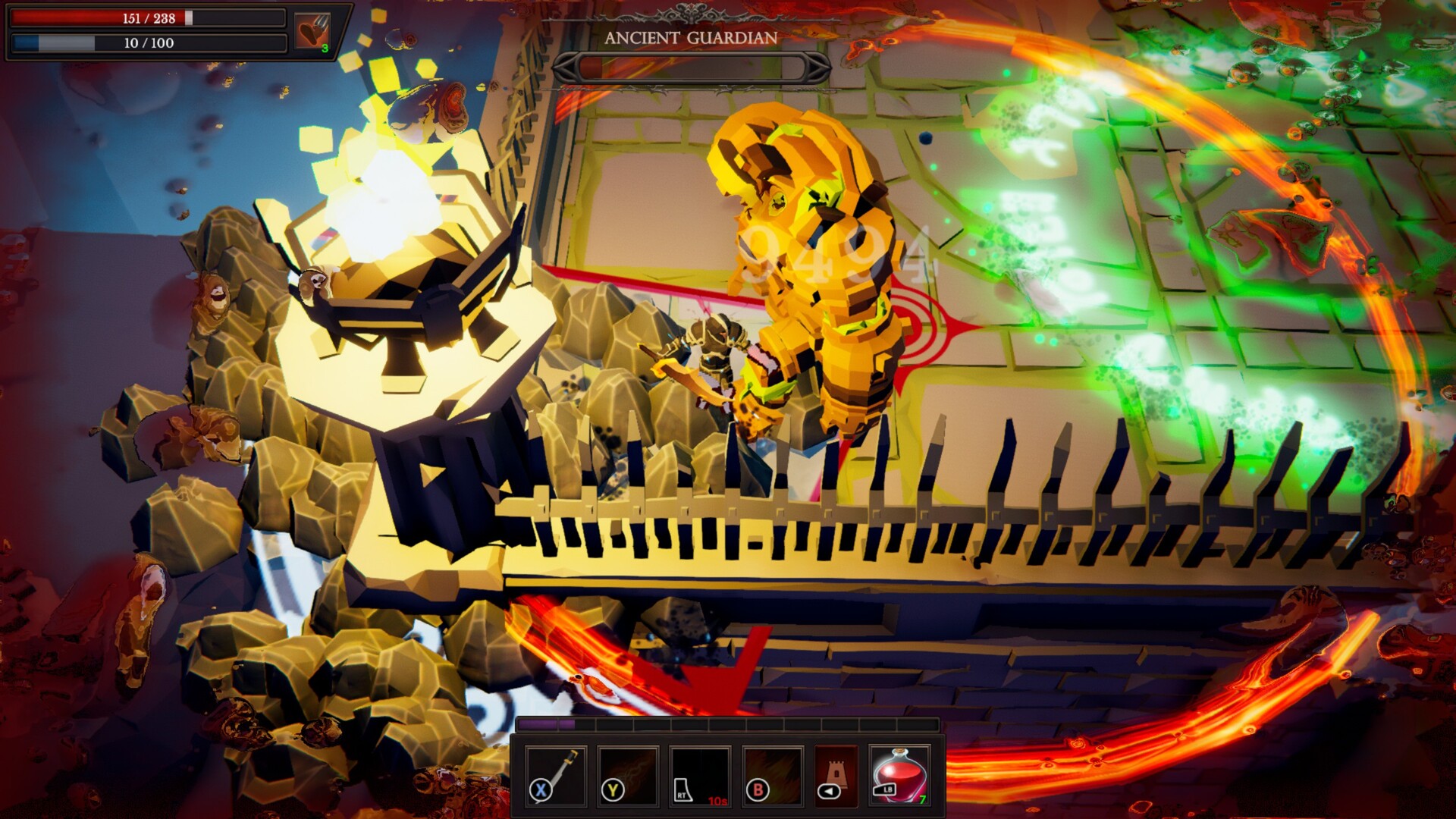
Task: Activate the lightning streak ability slot
Action: point(628,775)
